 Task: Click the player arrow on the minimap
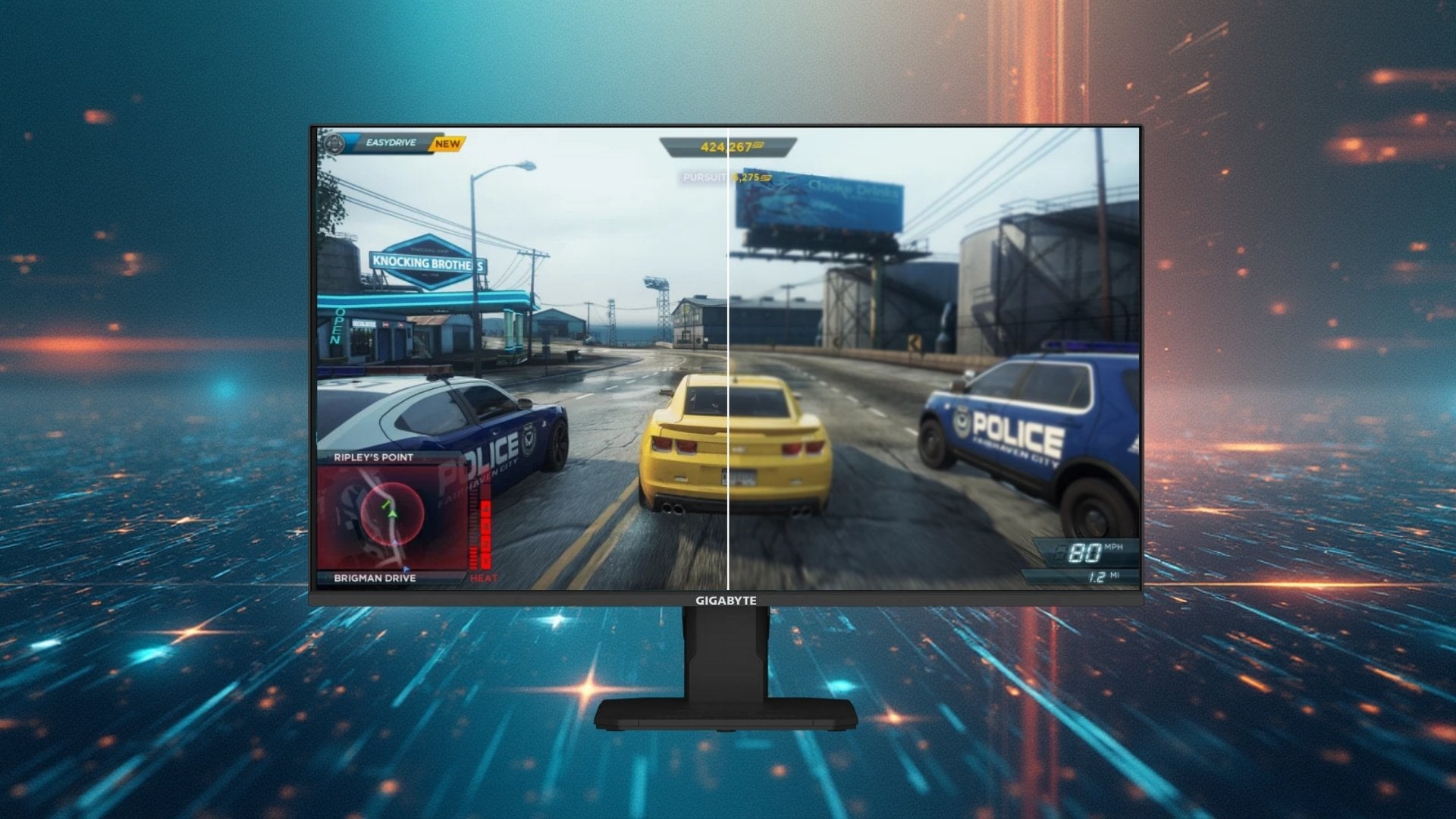[393, 514]
